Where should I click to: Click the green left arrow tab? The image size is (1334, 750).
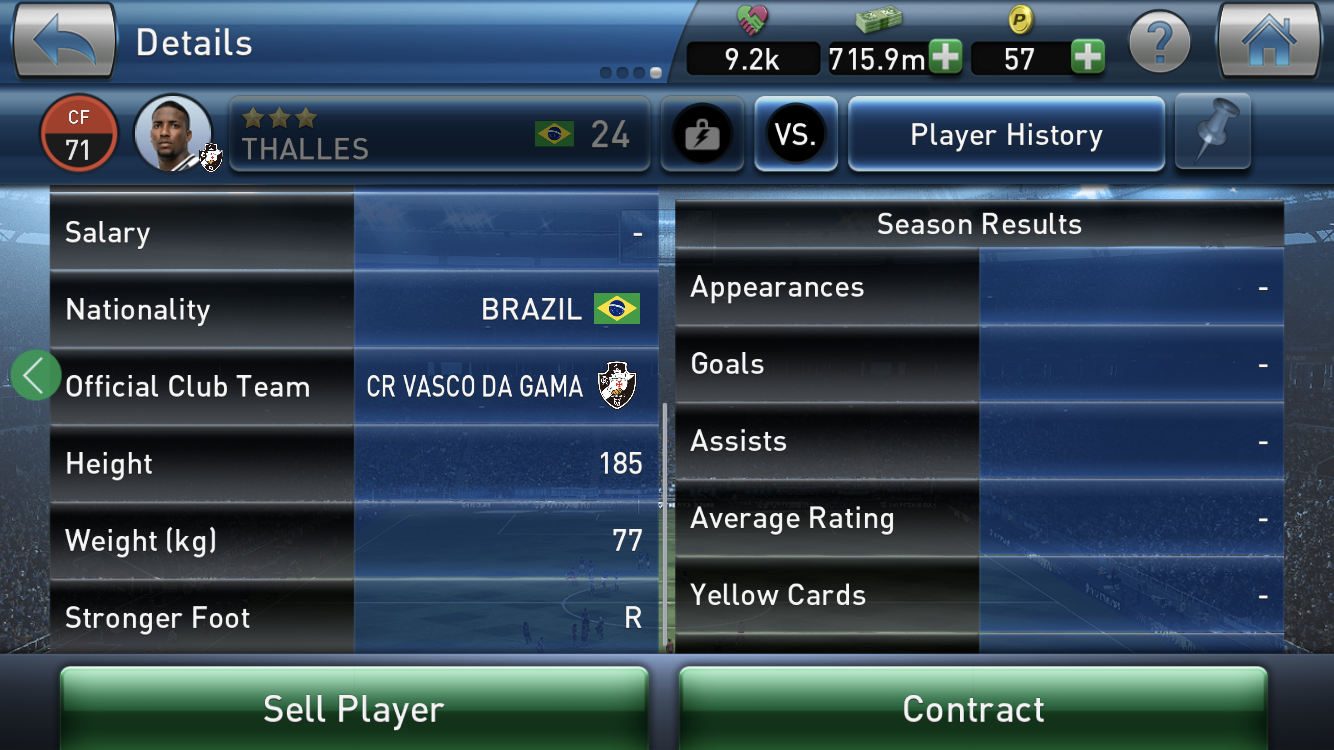tap(35, 375)
